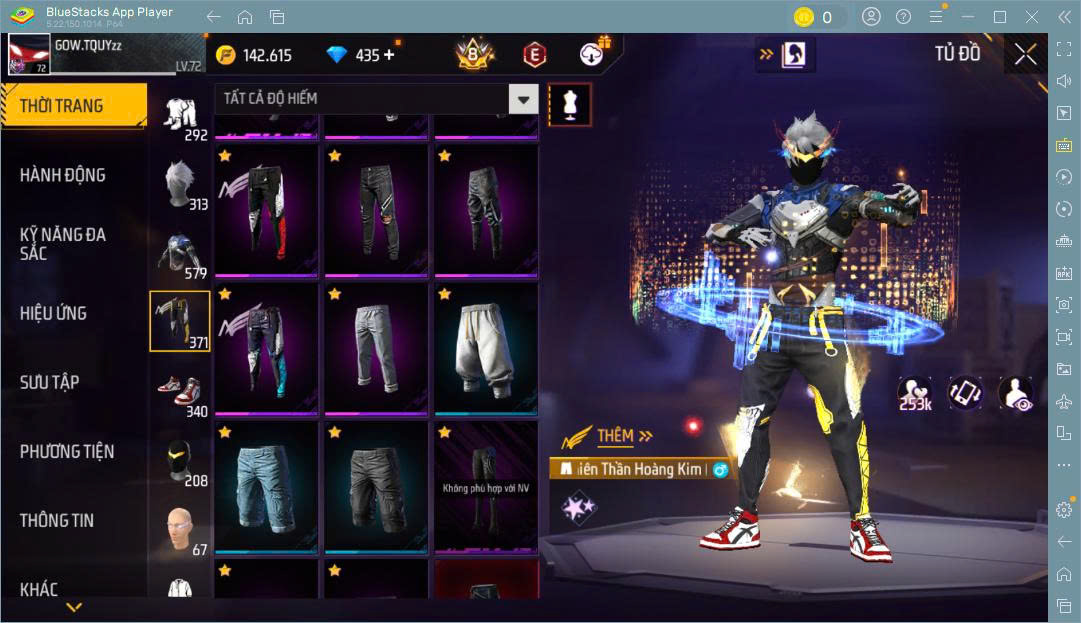1081x623 pixels.
Task: Maximize the BlueStacks window
Action: pyautogui.click(x=999, y=17)
